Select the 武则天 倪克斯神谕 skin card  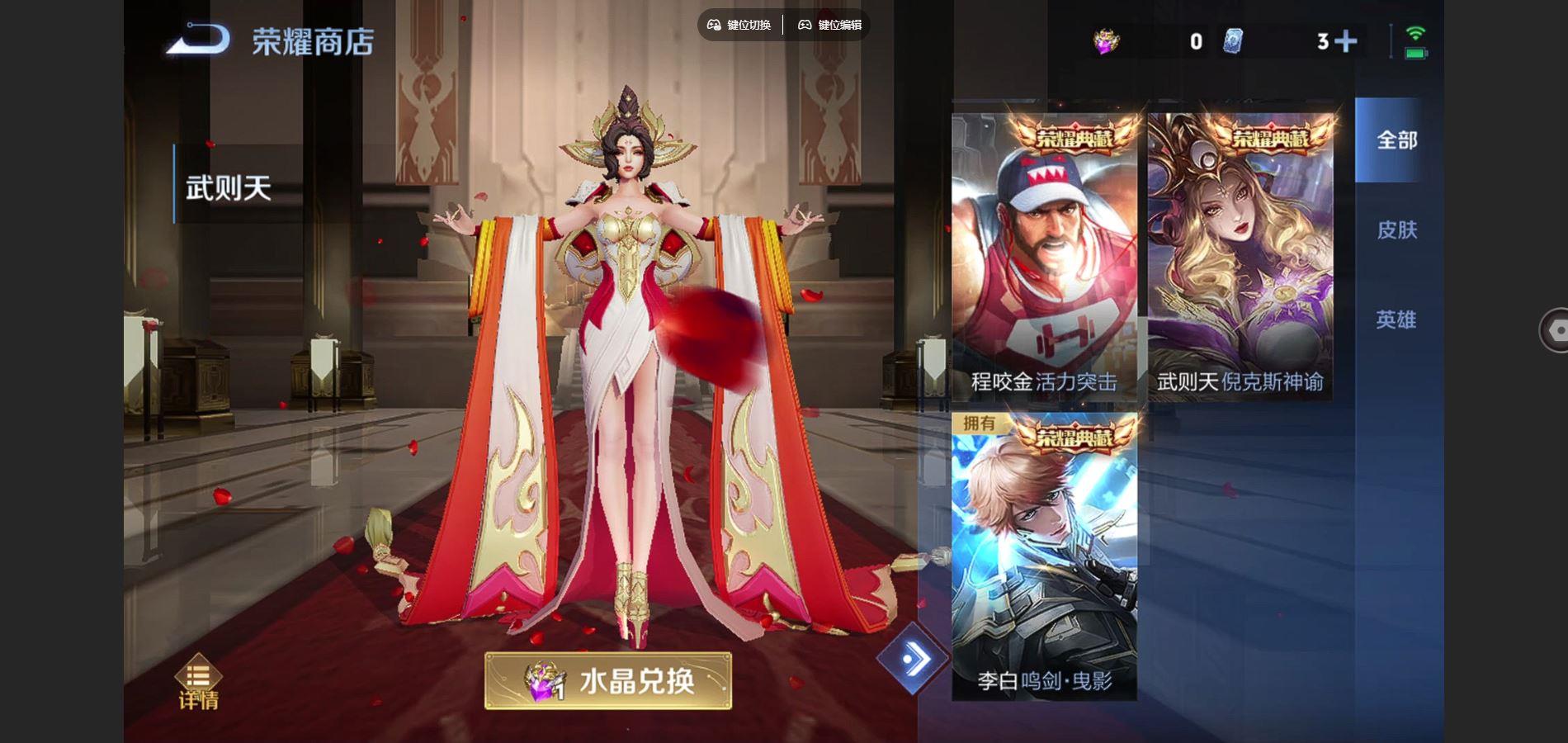1240,257
